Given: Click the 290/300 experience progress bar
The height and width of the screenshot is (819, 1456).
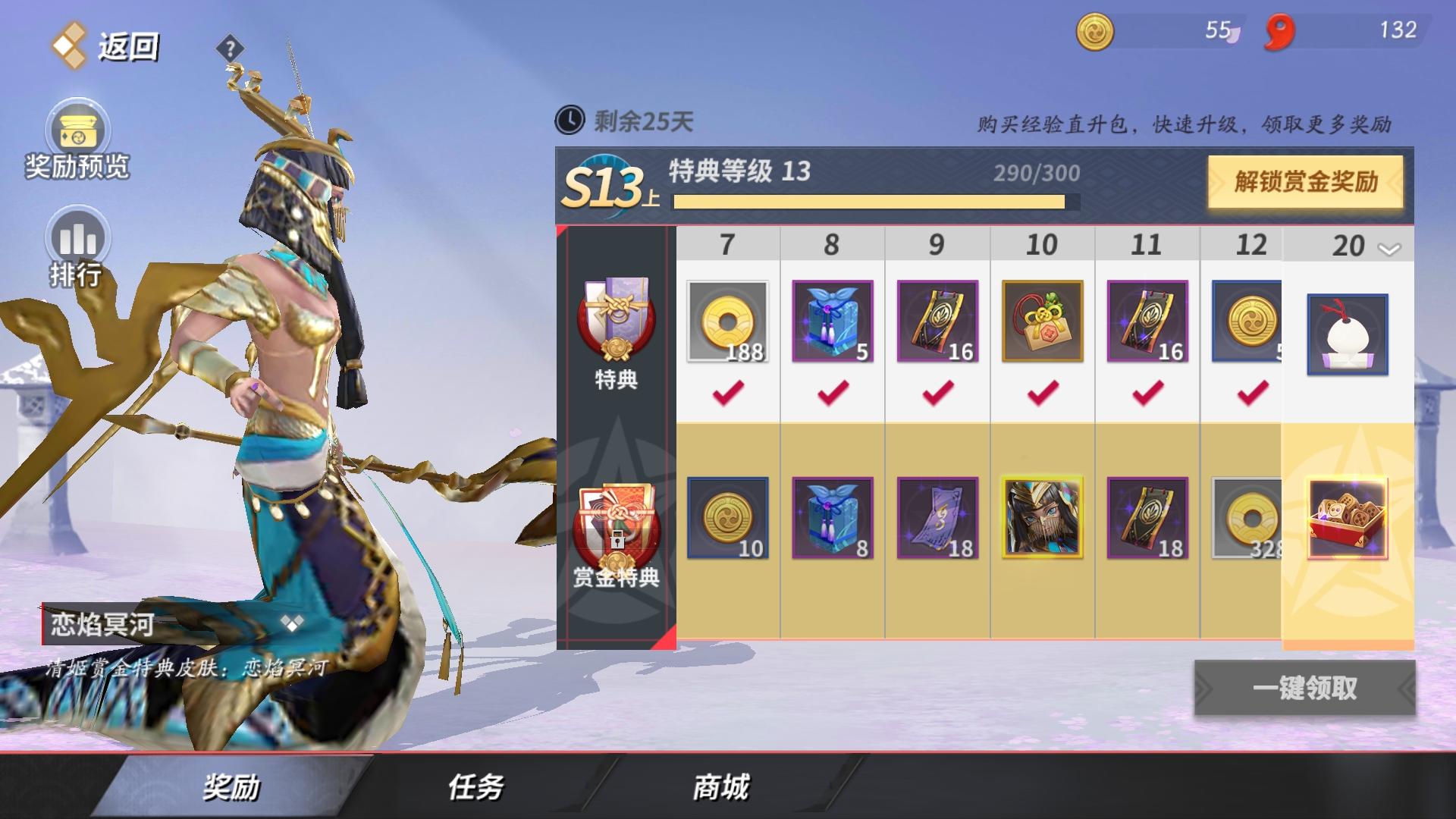Looking at the screenshot, I should pos(872,202).
